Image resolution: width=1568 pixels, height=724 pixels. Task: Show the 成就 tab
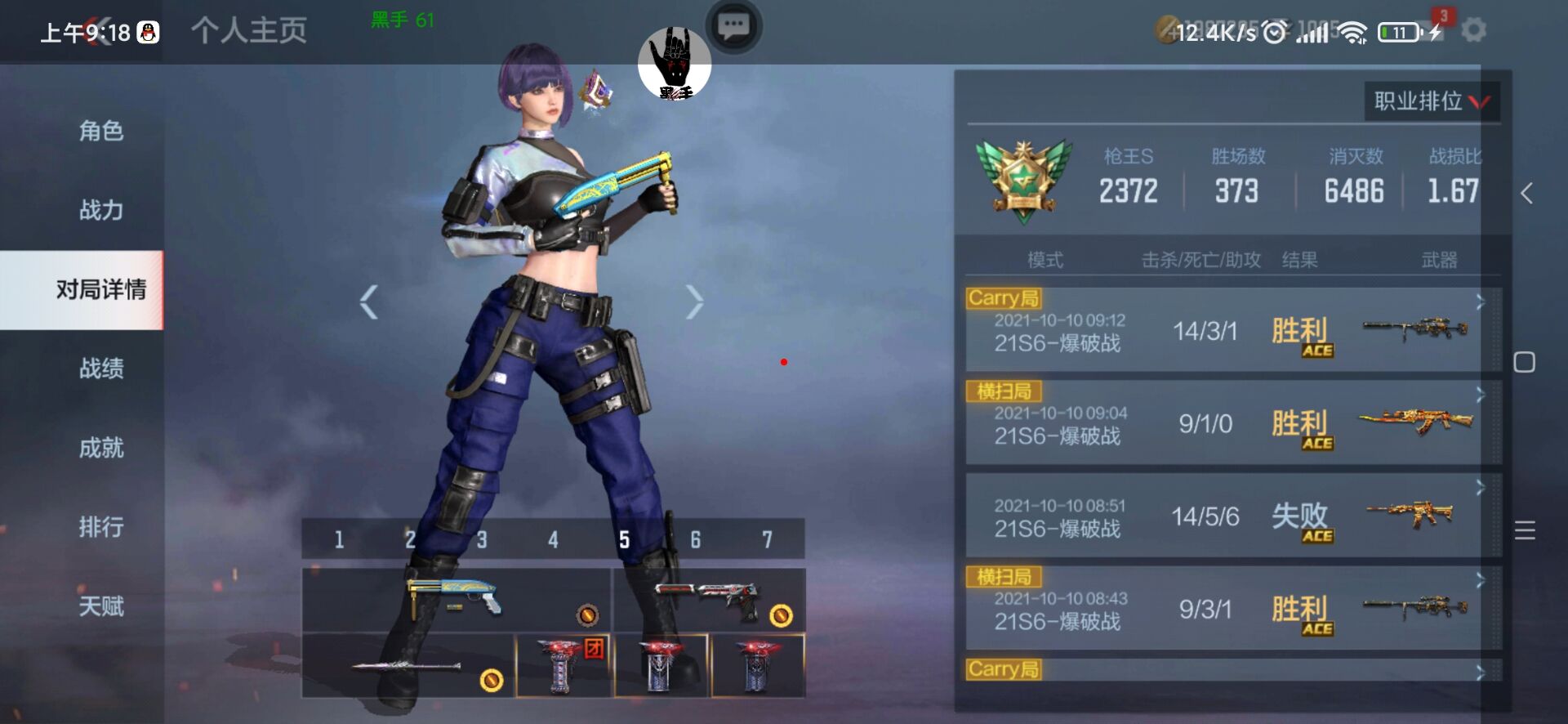100,448
